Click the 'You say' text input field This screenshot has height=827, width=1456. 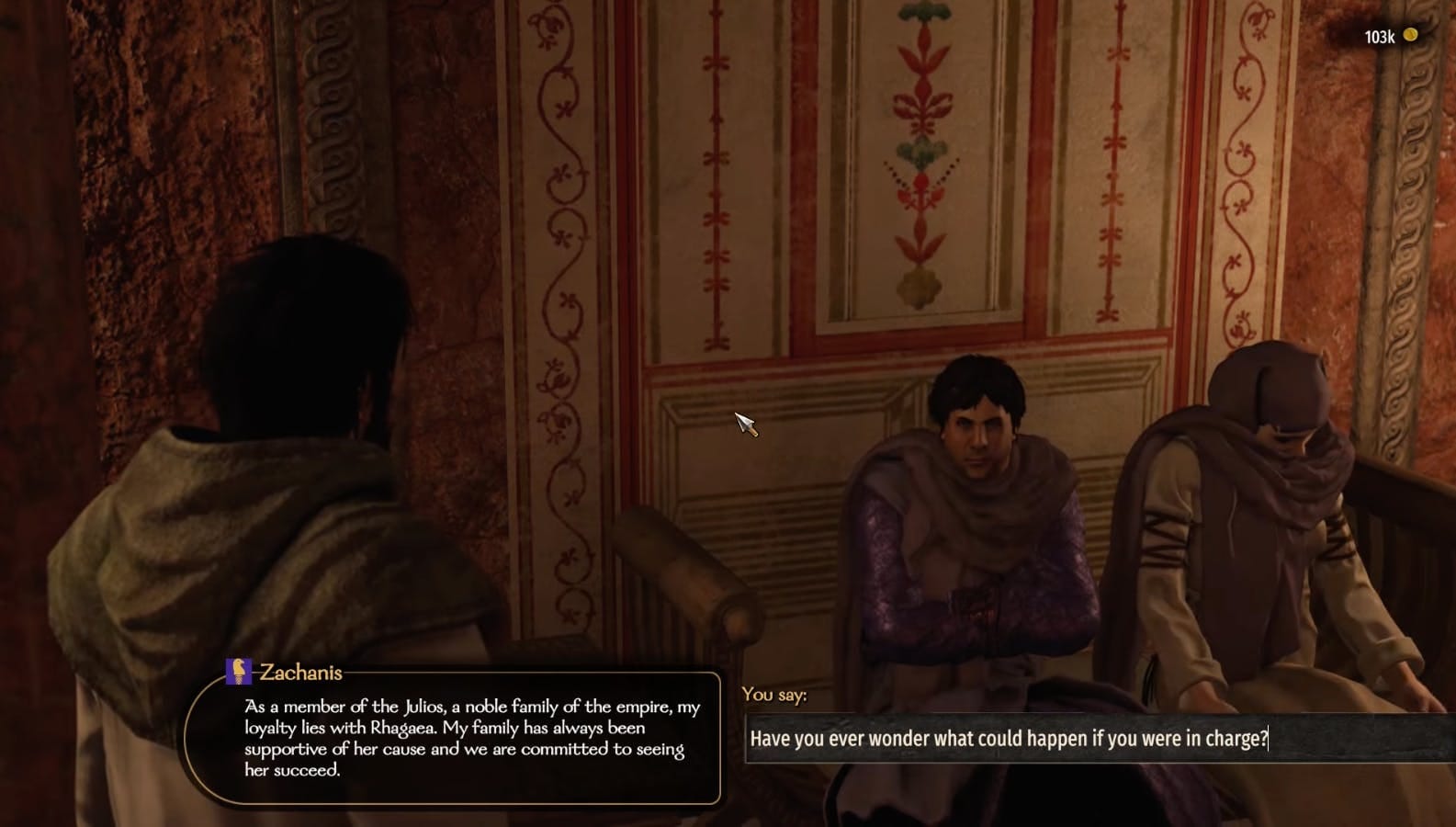click(x=1098, y=739)
